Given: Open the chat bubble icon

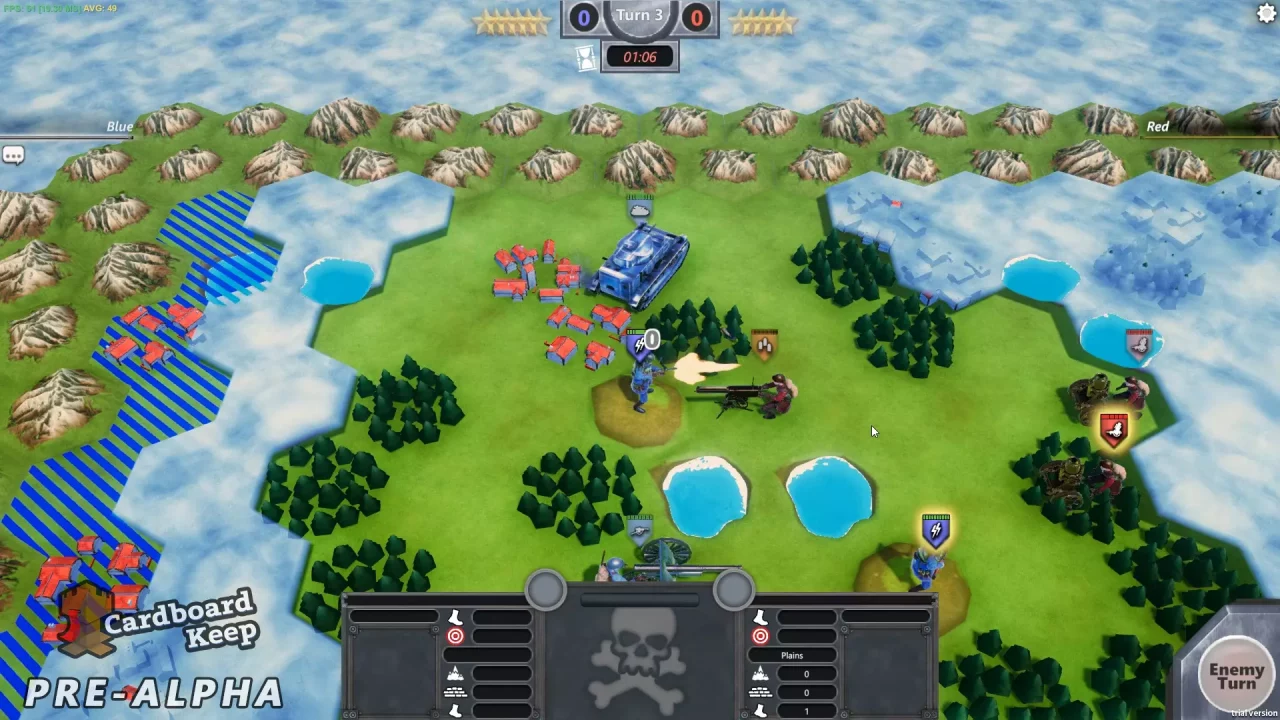Looking at the screenshot, I should tap(14, 154).
